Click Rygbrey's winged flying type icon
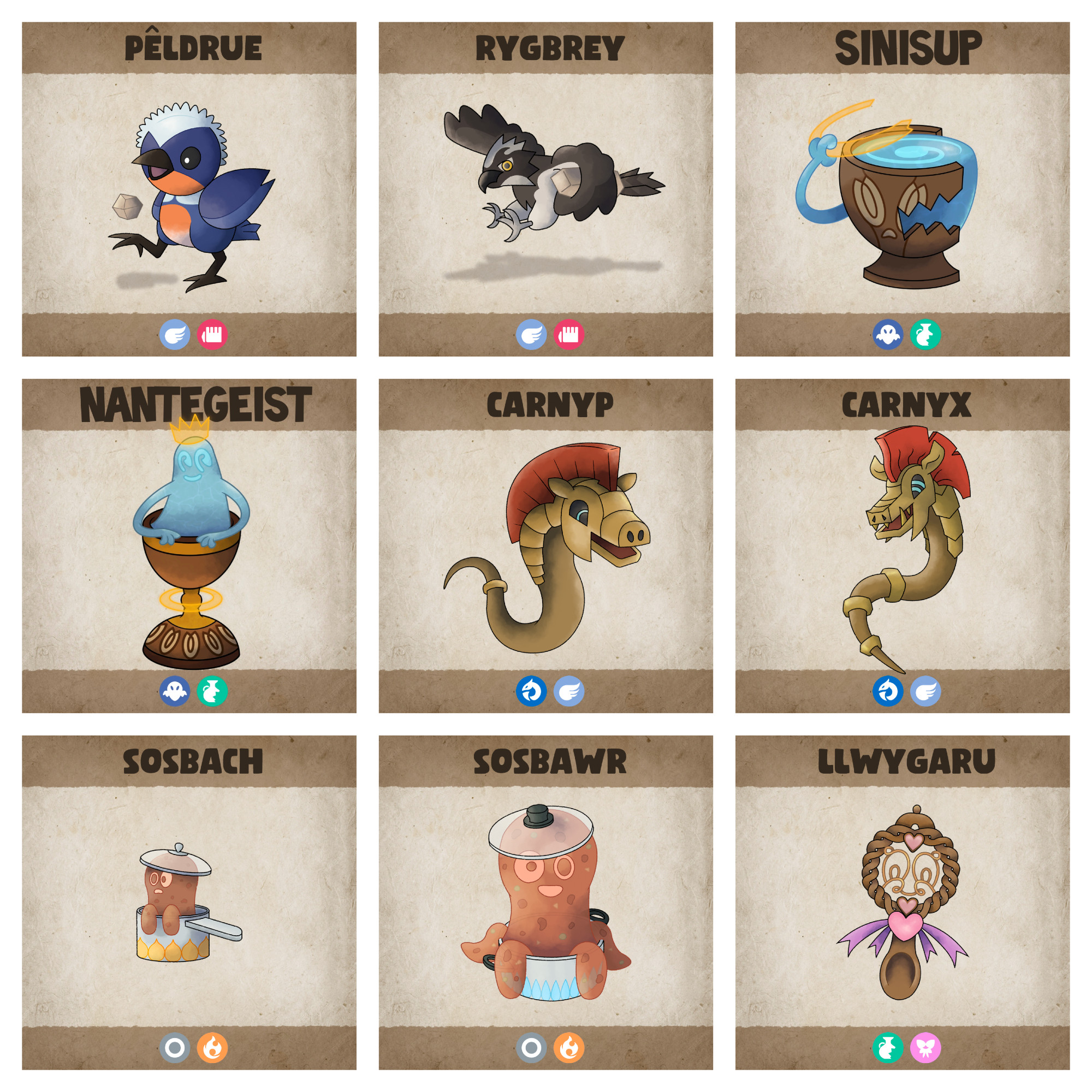 coord(531,335)
